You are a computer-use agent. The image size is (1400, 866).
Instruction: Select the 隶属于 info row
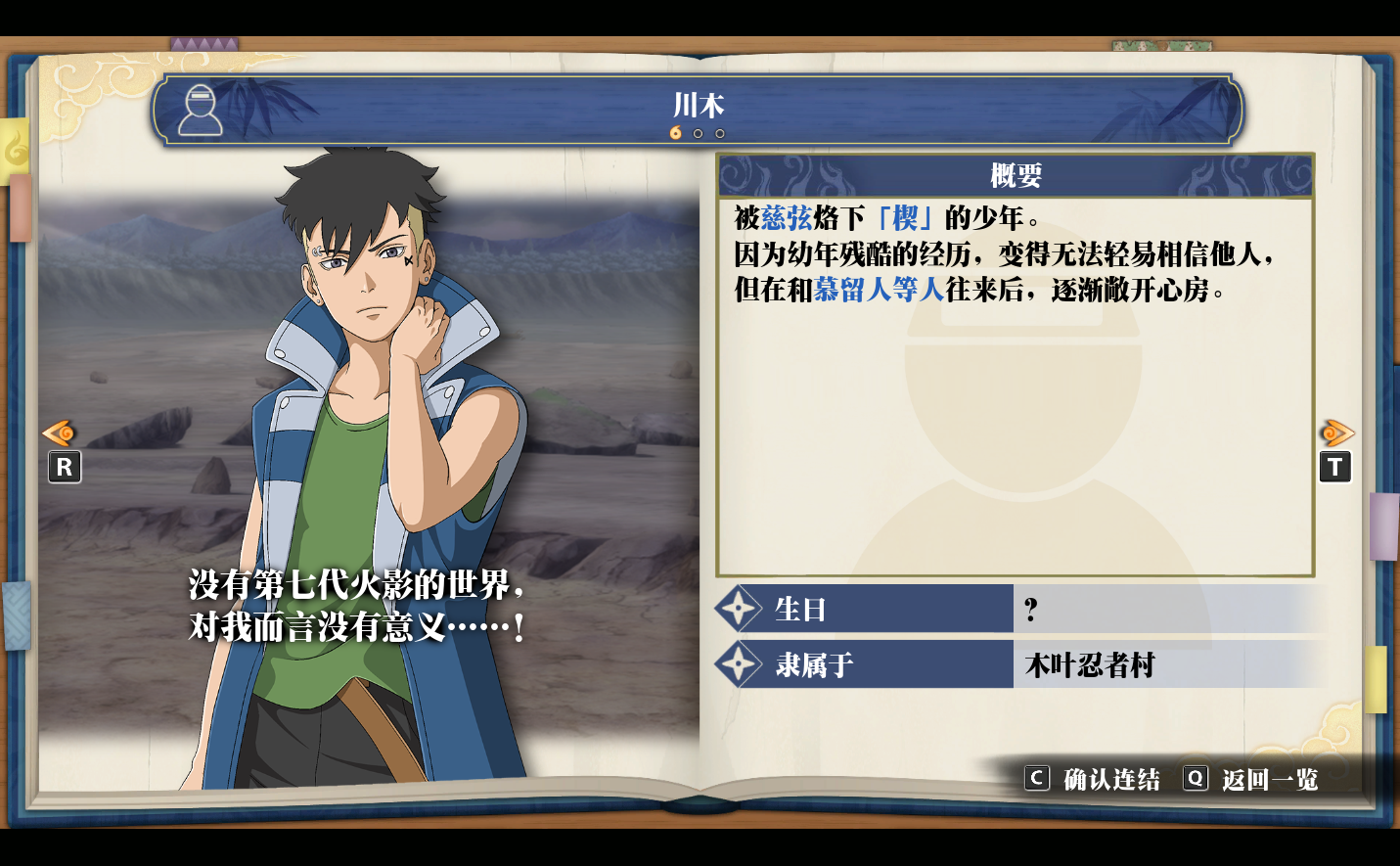[x=1017, y=665]
